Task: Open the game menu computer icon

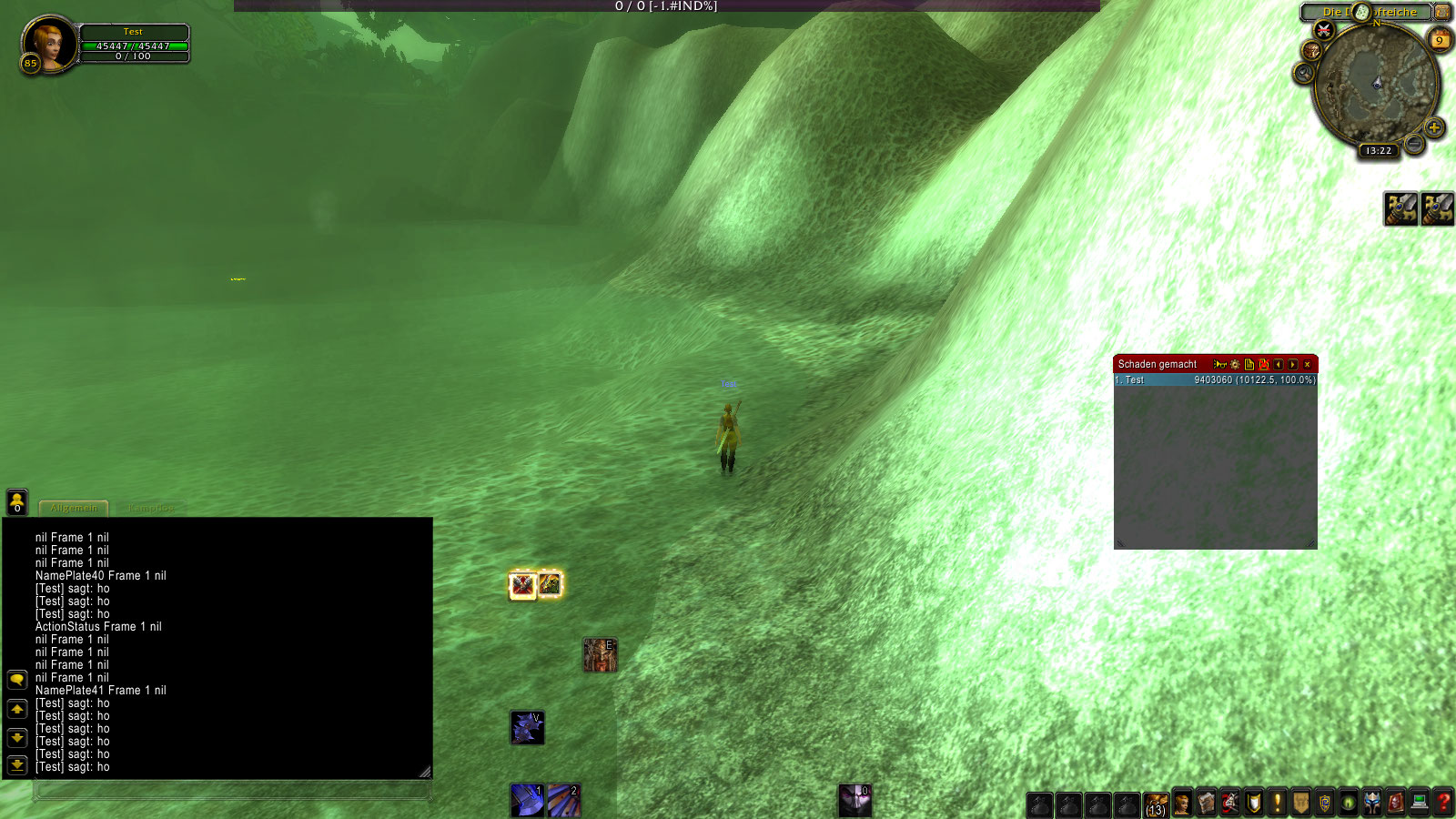Action: click(1420, 803)
